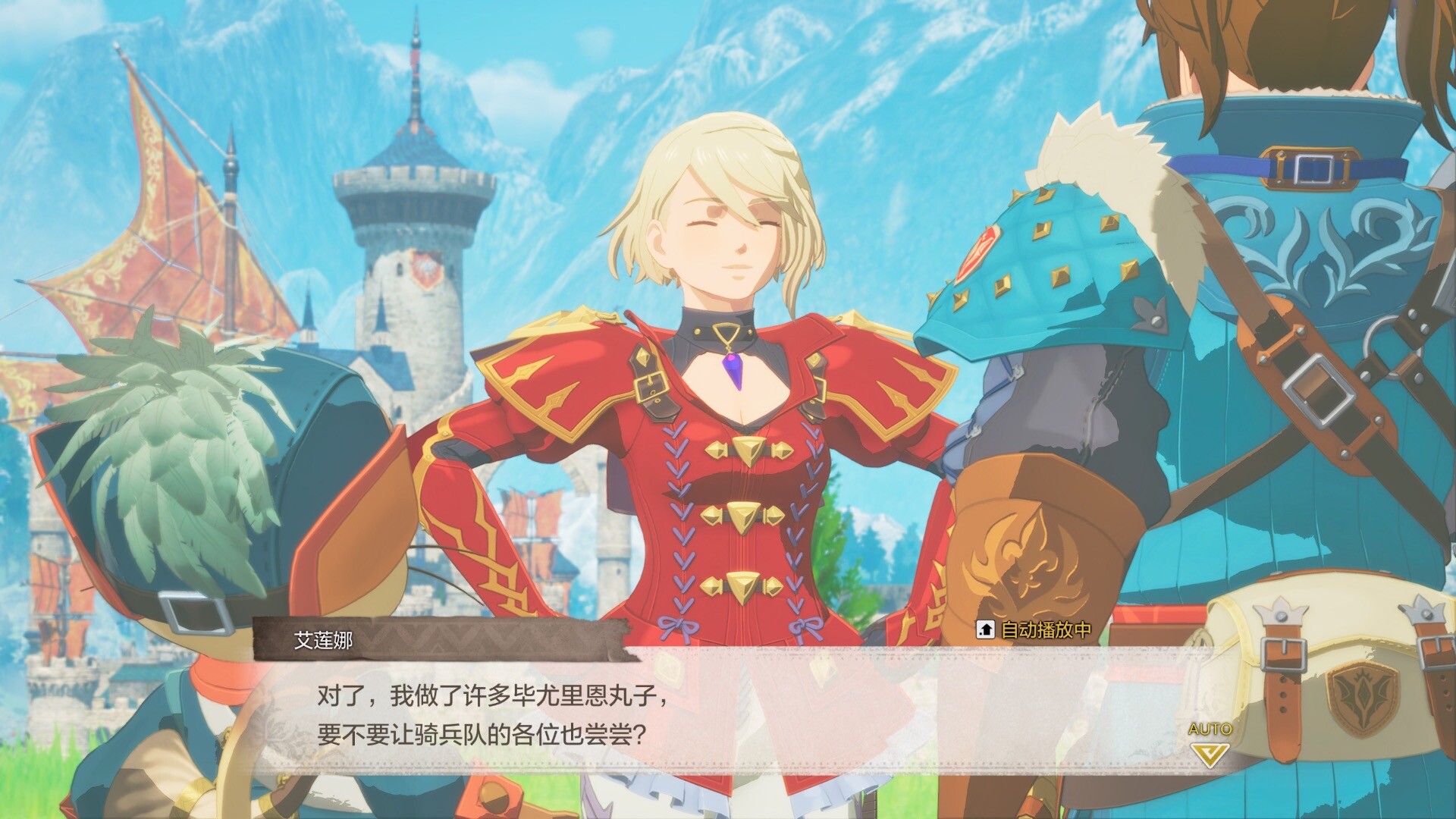Advance the dialogue by clicking 艾莲娜's text box
This screenshot has width=1456, height=819.
click(682, 714)
